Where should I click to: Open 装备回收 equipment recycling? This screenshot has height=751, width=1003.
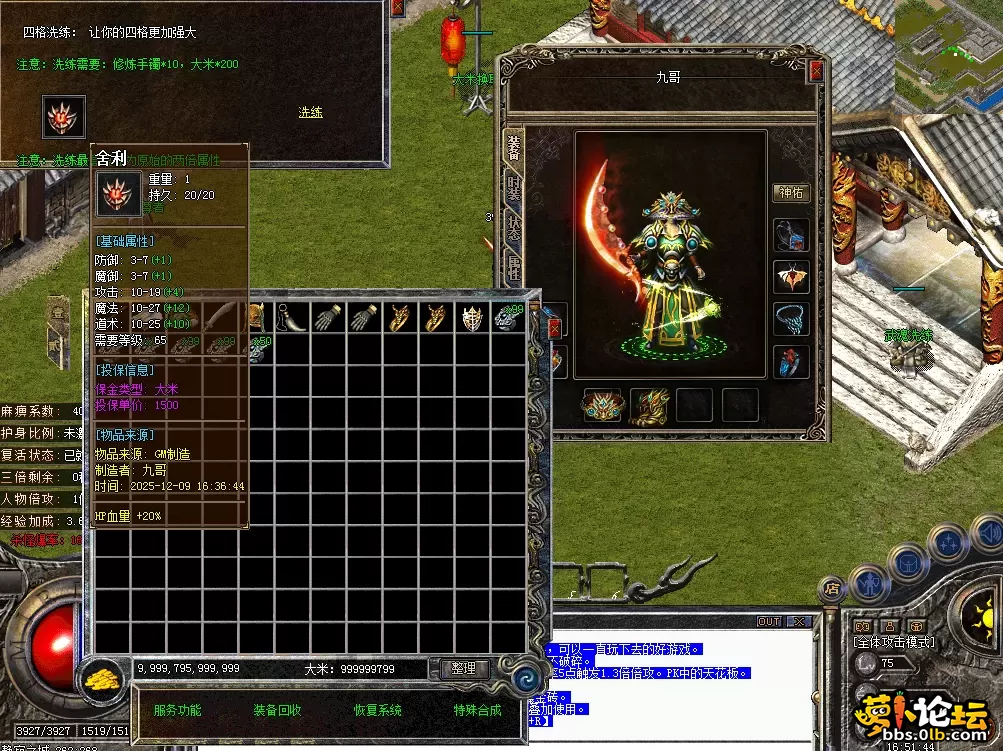coord(277,710)
